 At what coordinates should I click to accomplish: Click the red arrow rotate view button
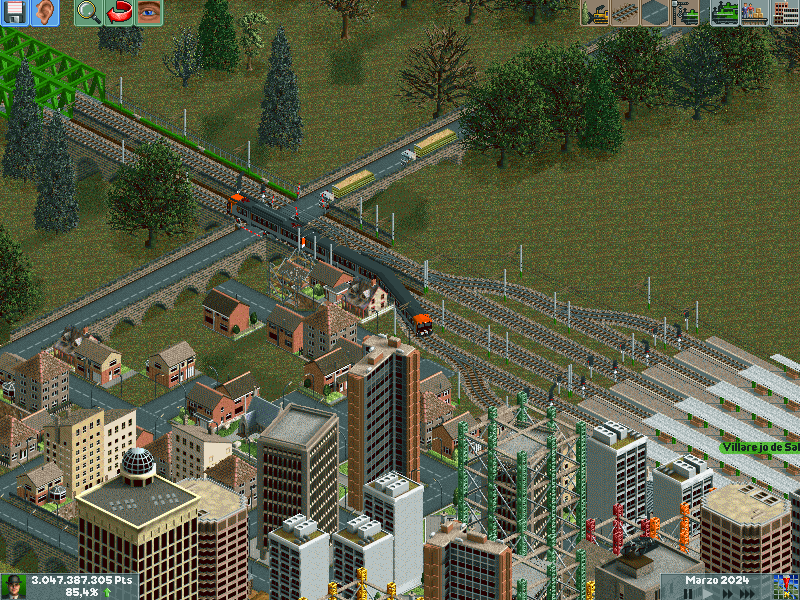pyautogui.click(x=119, y=12)
